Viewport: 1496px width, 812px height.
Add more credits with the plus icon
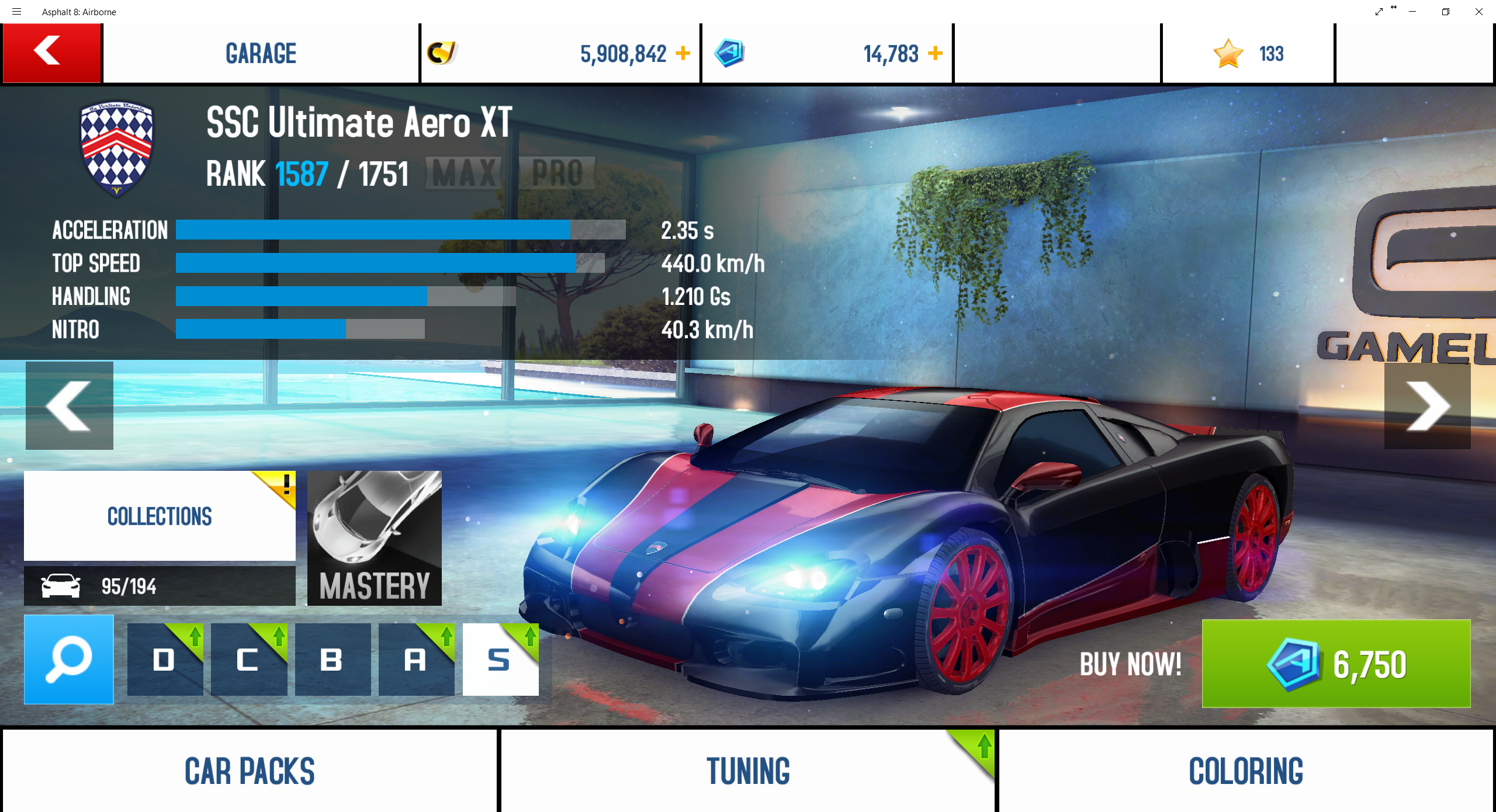(683, 53)
